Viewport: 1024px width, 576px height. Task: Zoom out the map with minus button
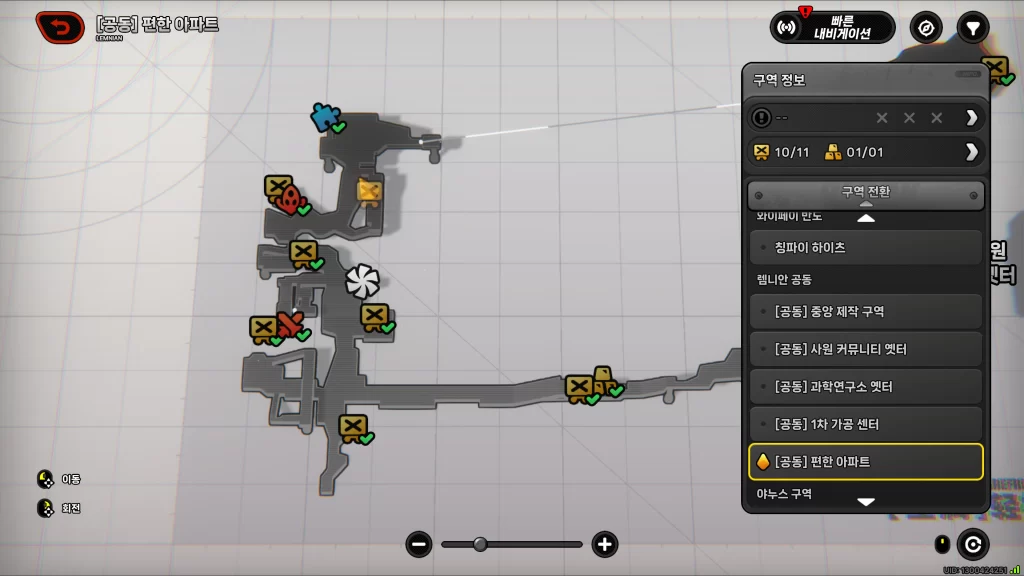click(x=419, y=545)
